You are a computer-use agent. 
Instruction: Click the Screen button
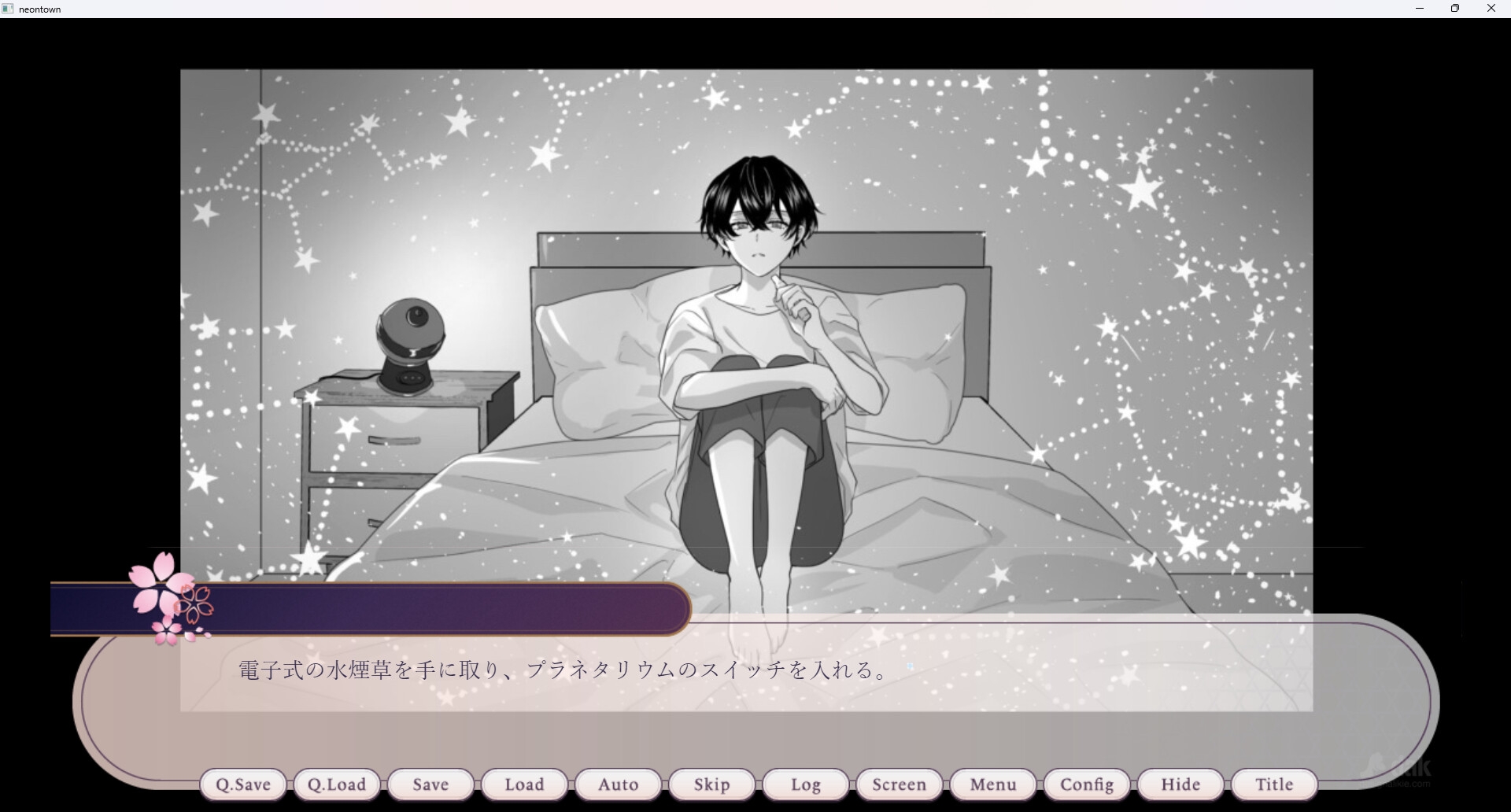[x=899, y=784]
